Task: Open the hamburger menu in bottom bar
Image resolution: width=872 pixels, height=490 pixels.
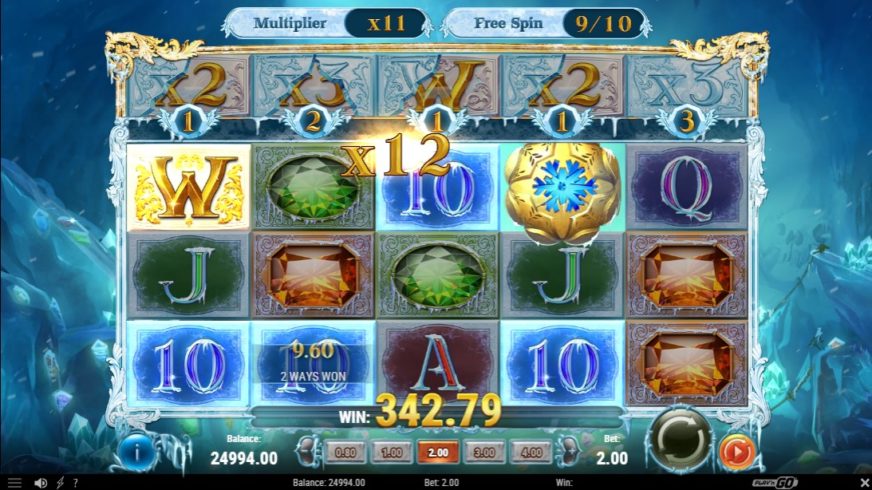Action: [14, 483]
